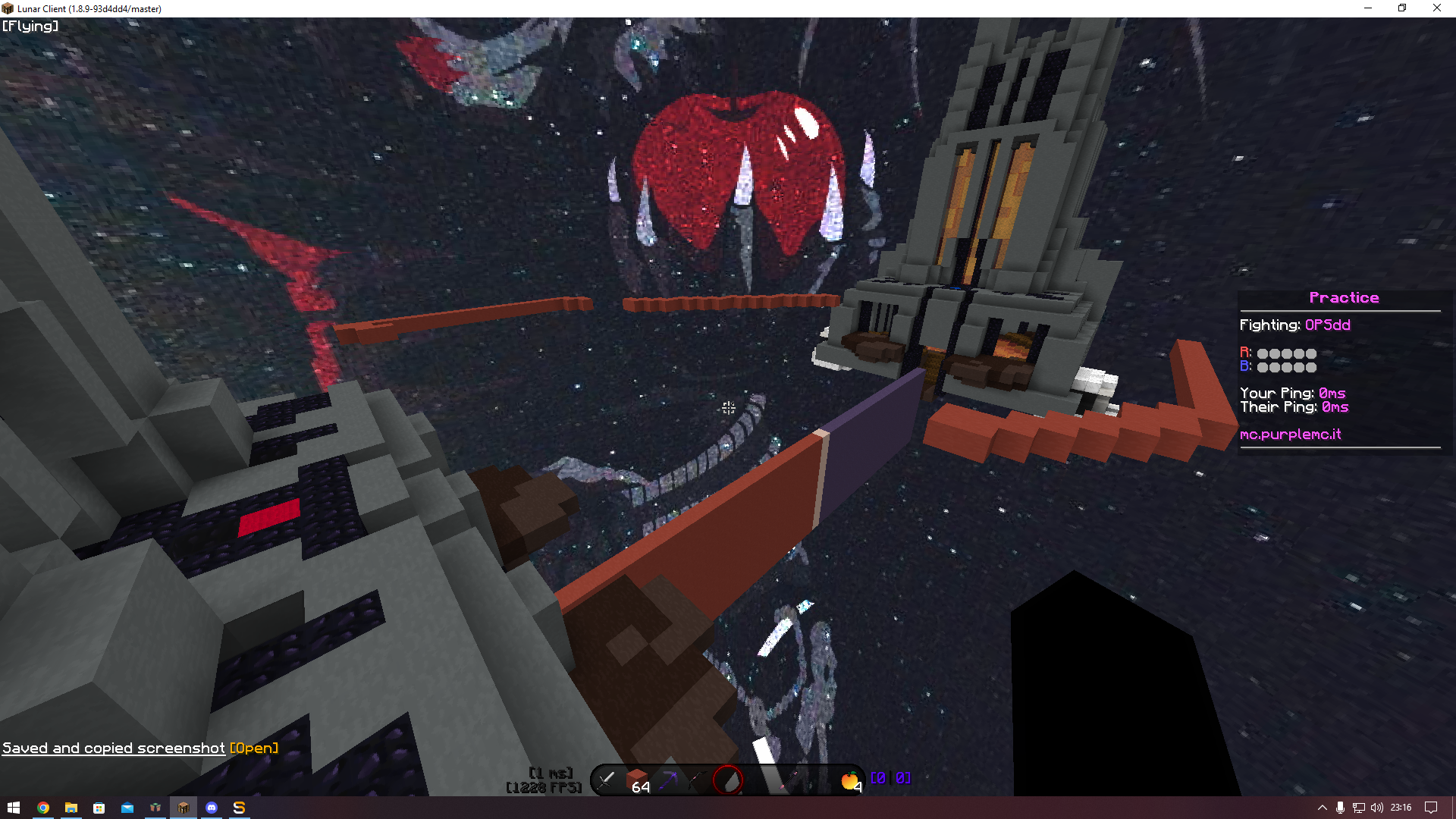Select the stack of 64 terracotta blocks
The height and width of the screenshot is (819, 1456).
pos(637,779)
